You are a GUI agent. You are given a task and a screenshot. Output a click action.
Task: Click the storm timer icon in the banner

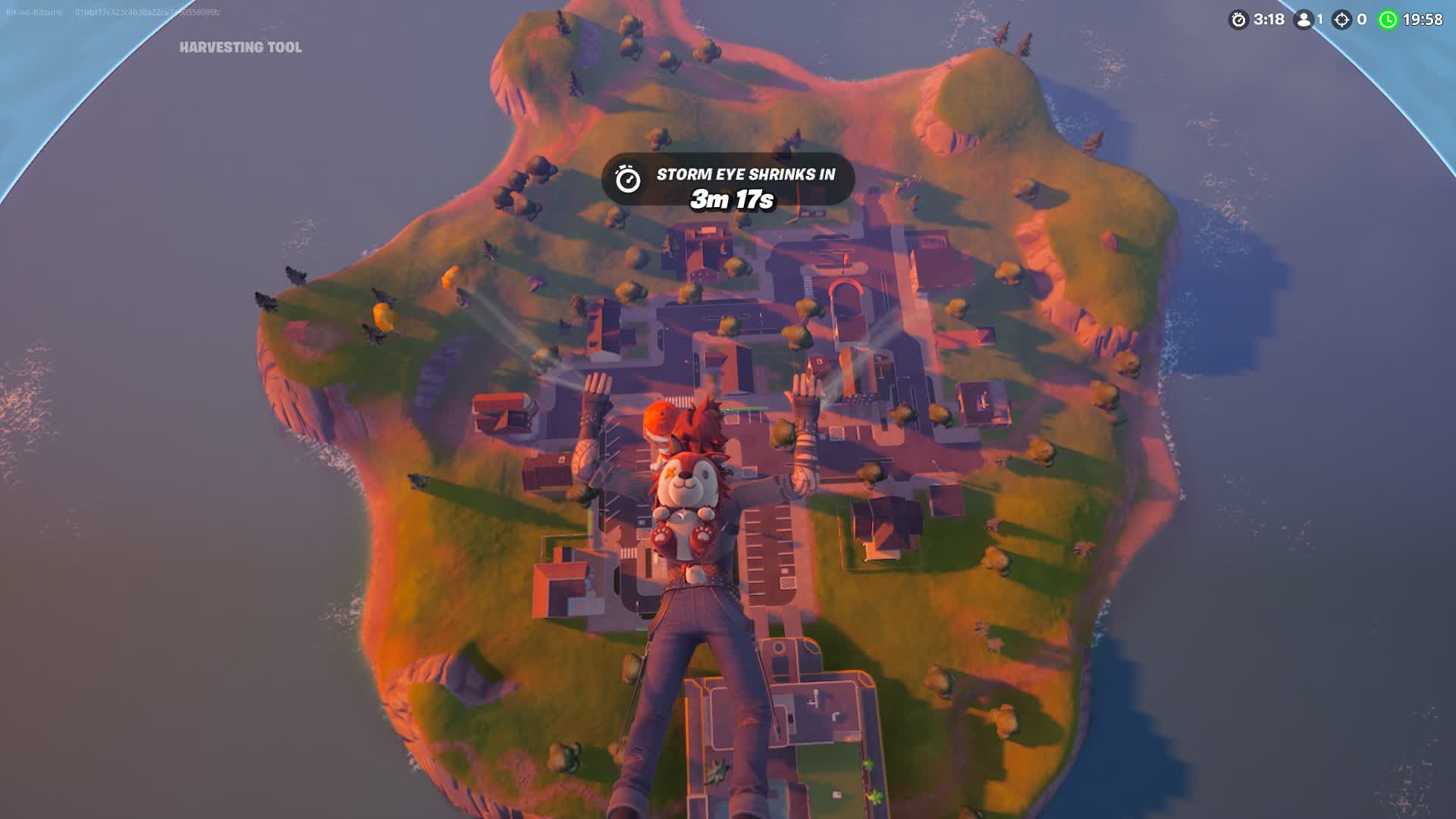pos(627,179)
